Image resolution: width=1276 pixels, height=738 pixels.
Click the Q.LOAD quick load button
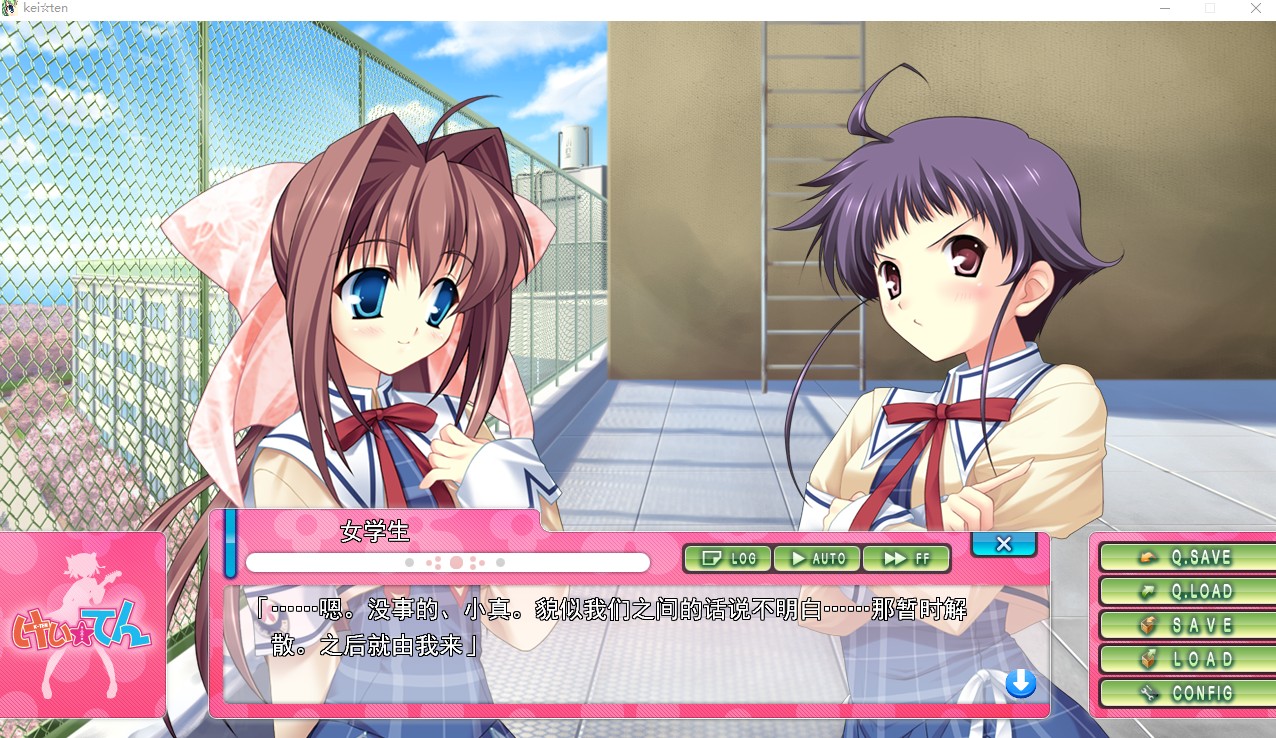pyautogui.click(x=1186, y=591)
